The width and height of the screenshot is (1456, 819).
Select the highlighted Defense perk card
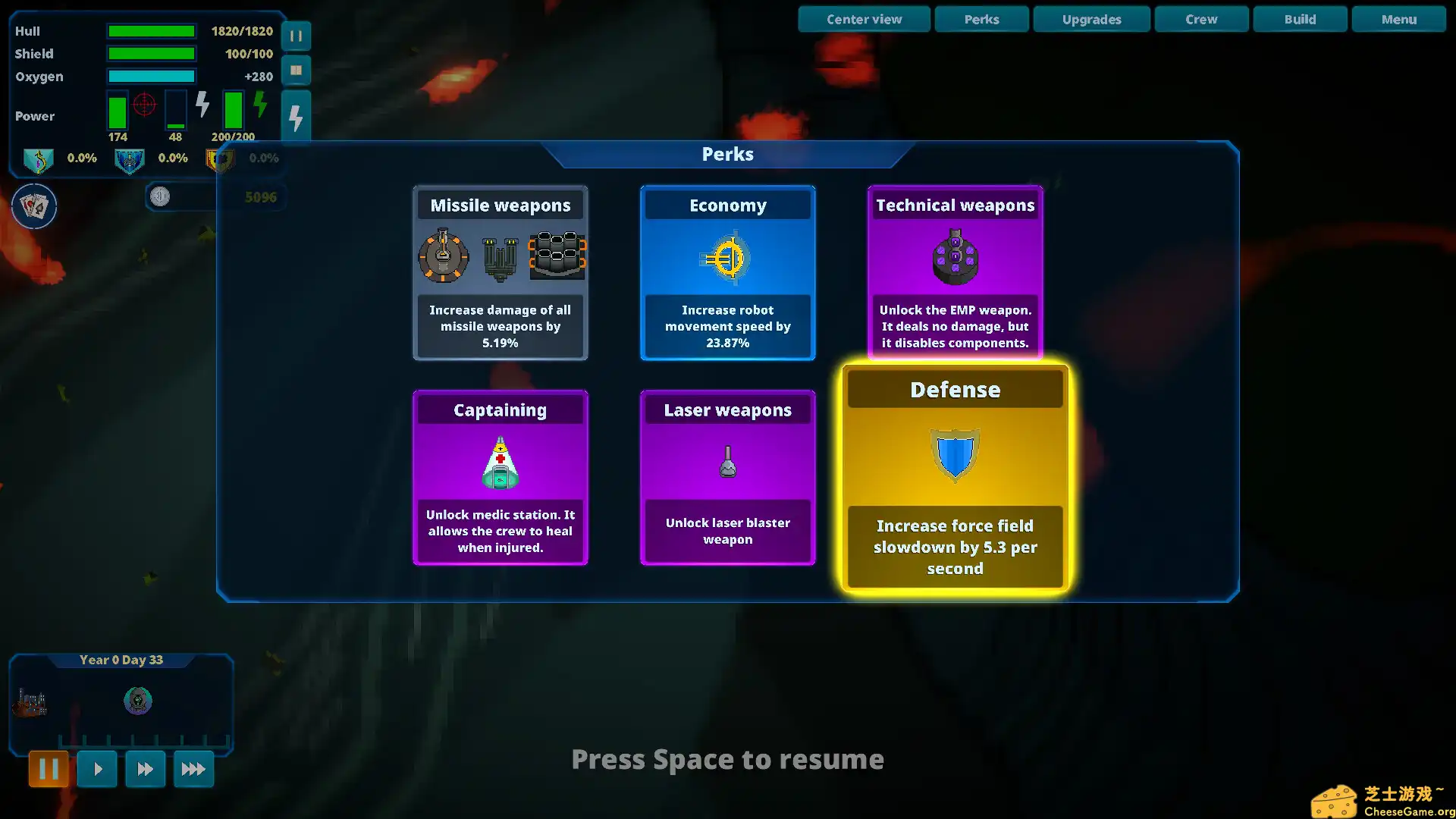click(x=954, y=478)
